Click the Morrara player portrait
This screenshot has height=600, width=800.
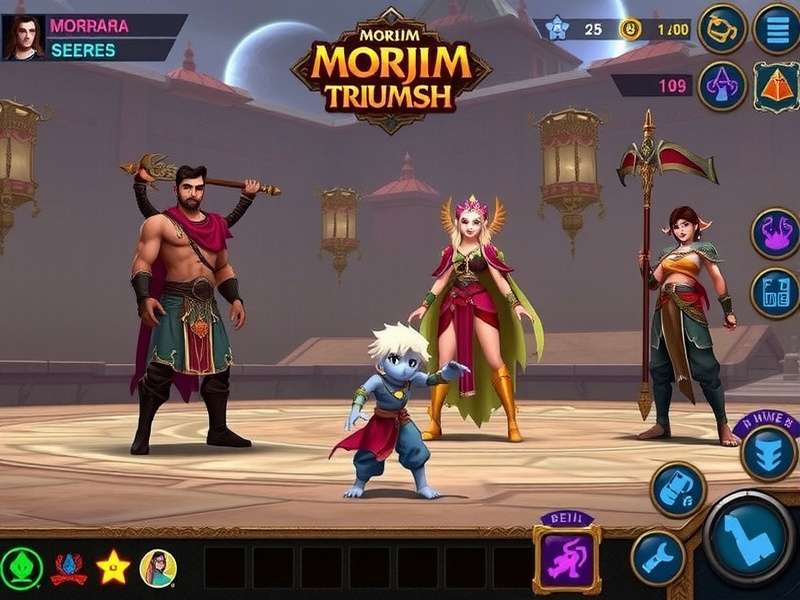tap(22, 38)
